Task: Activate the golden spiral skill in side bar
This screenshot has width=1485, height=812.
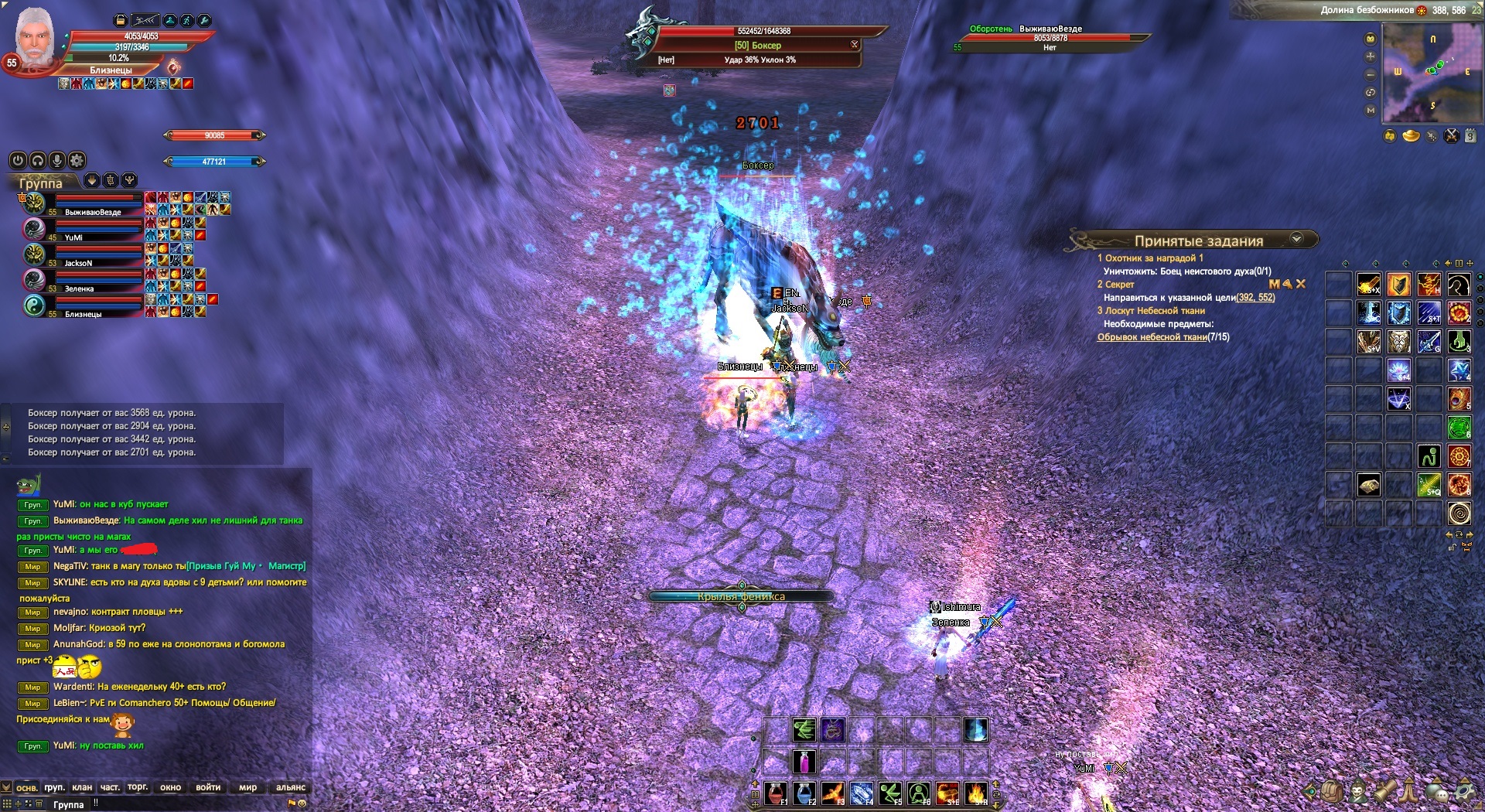Action: pyautogui.click(x=1459, y=513)
